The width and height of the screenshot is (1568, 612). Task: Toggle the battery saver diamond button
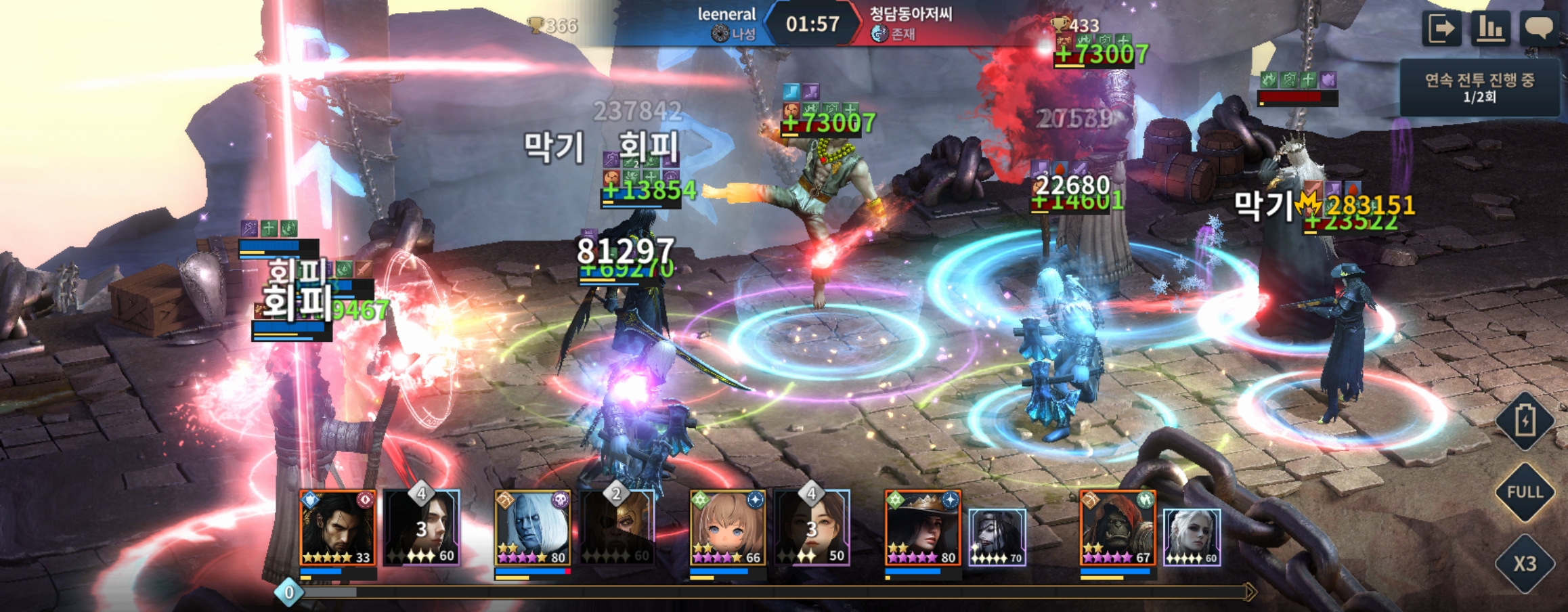1525,421
